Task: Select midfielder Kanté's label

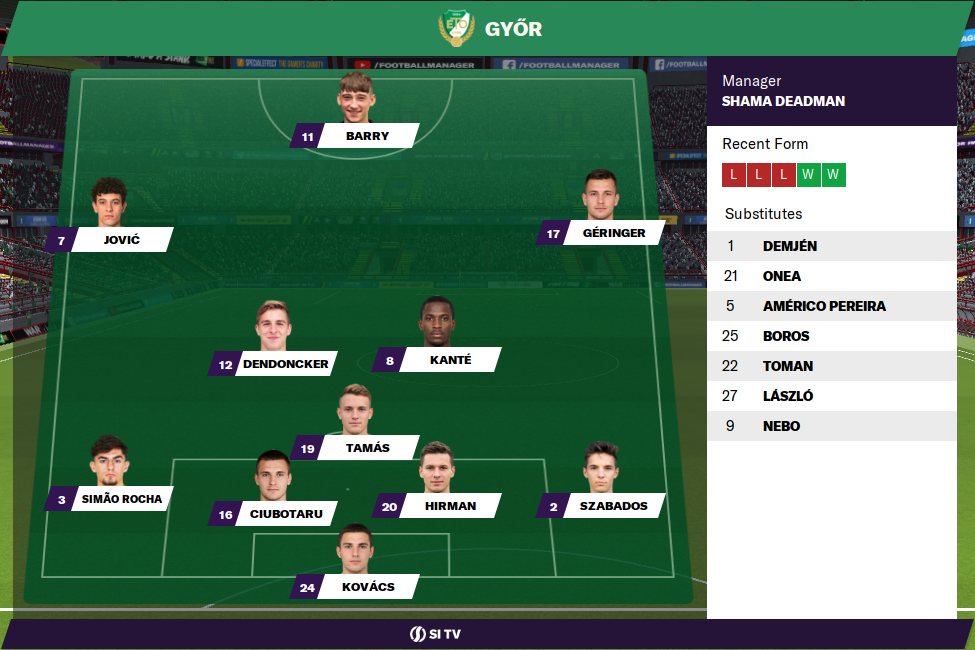Action: point(449,360)
